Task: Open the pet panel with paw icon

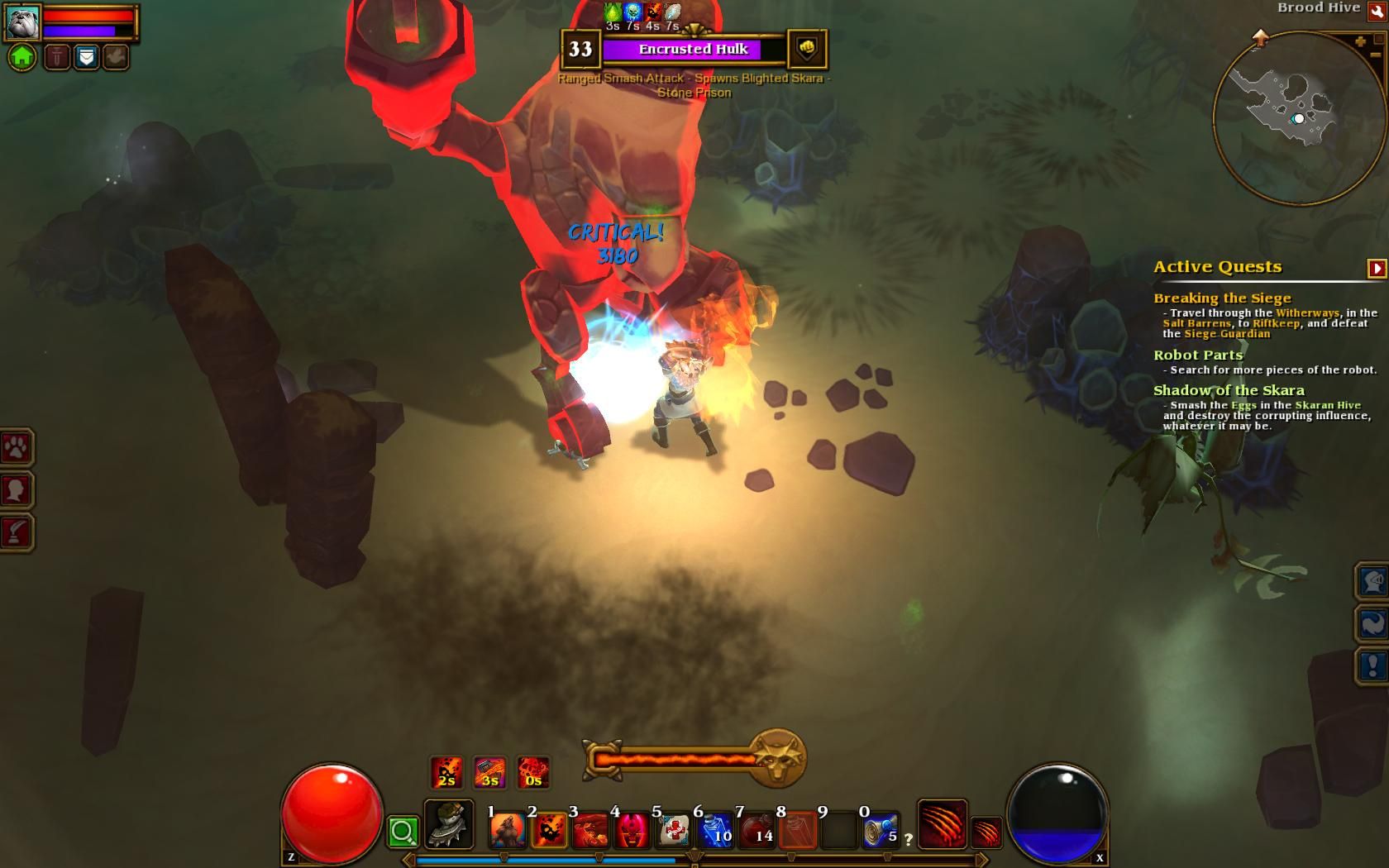Action: tap(17, 448)
